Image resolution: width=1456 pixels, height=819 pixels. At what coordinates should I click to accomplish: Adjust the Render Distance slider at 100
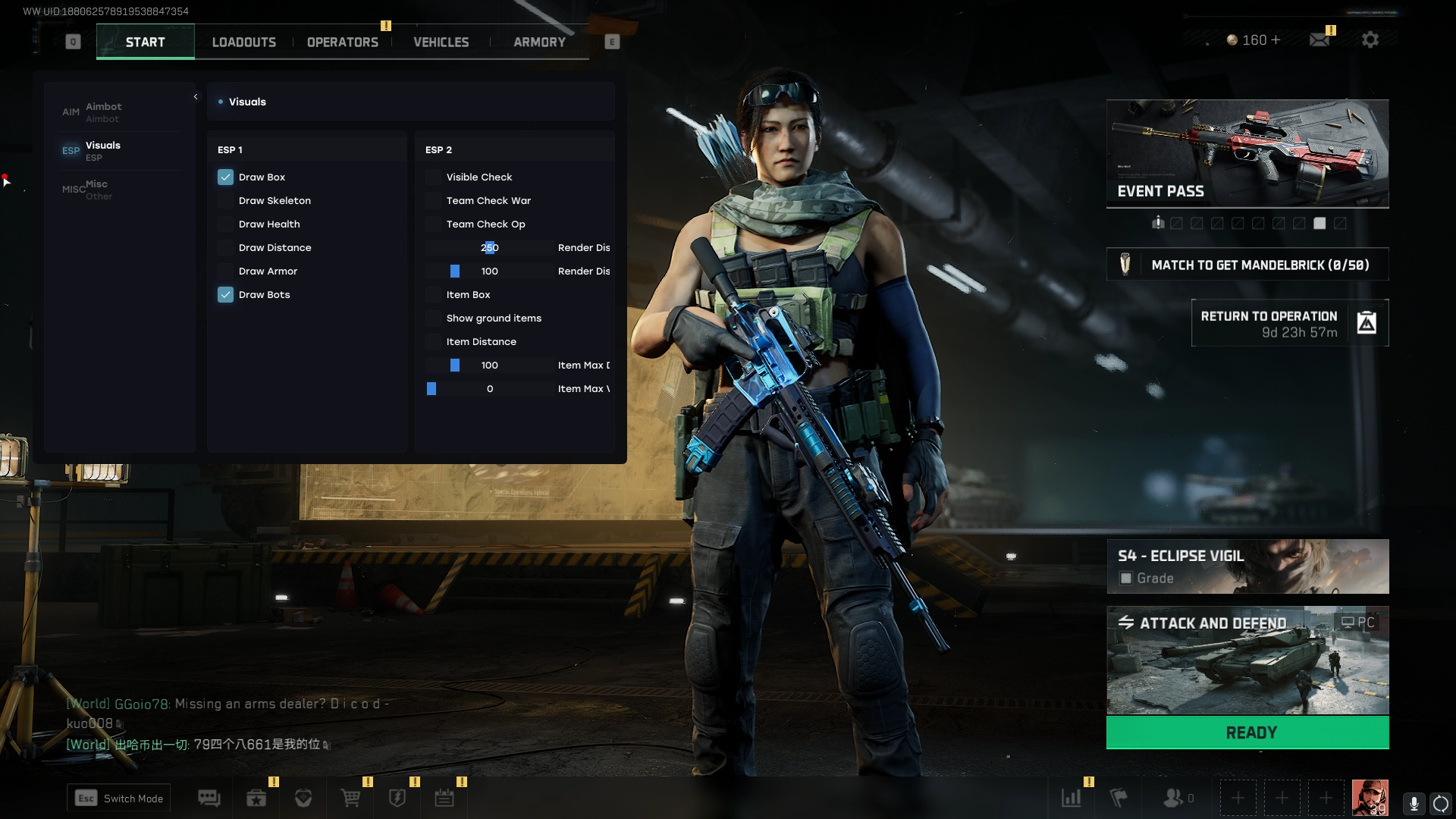click(x=456, y=271)
